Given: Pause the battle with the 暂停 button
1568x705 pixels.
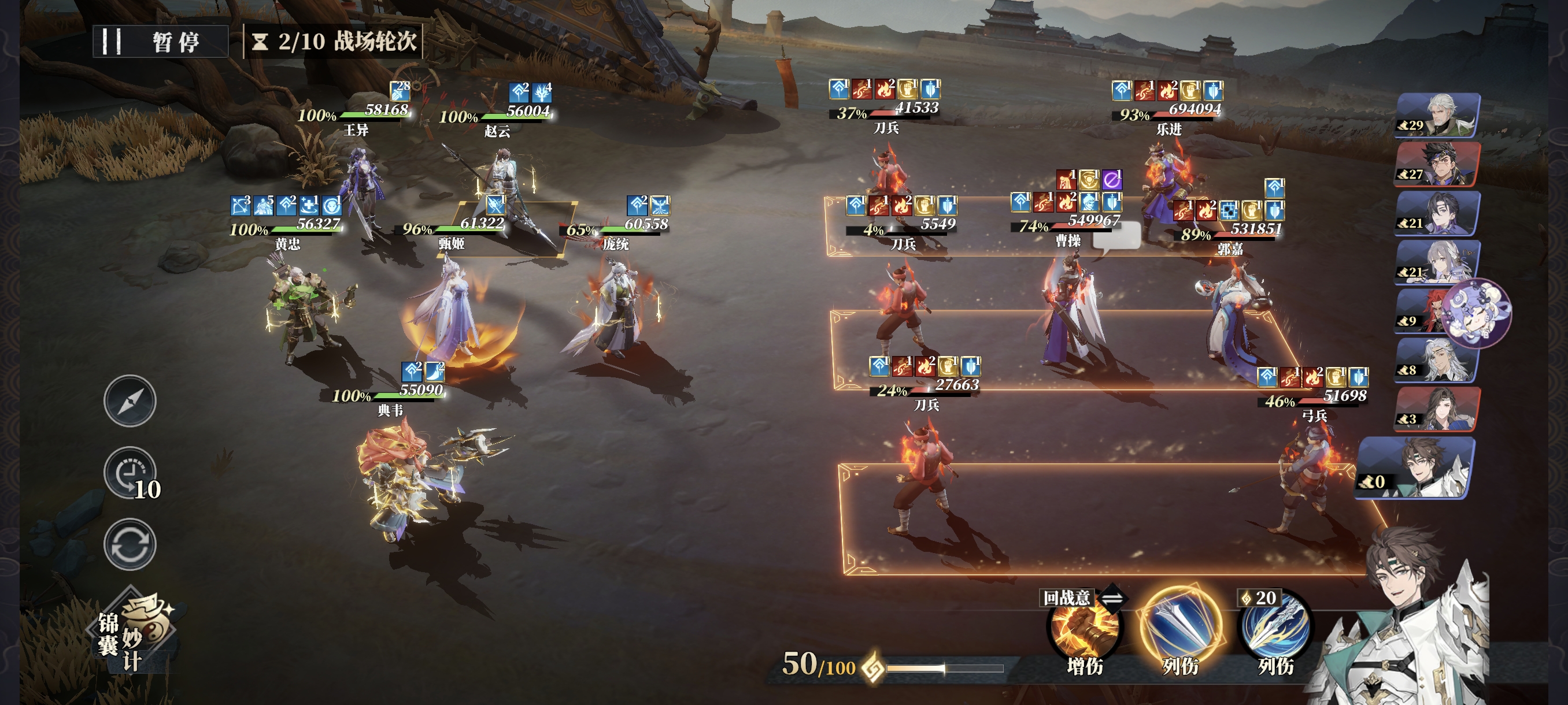Looking at the screenshot, I should [x=160, y=42].
